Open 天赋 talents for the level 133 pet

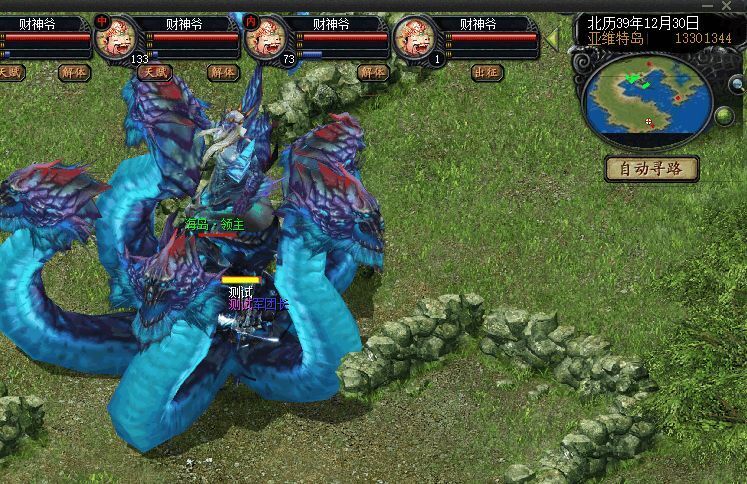tap(155, 72)
